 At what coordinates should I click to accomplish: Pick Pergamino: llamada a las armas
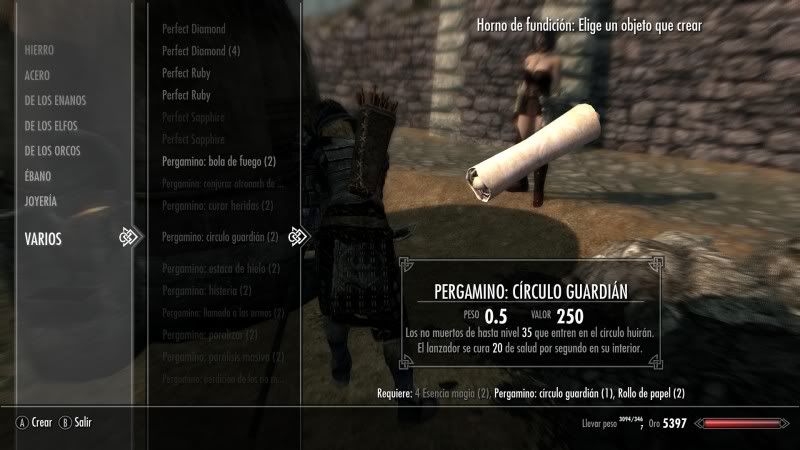(223, 314)
